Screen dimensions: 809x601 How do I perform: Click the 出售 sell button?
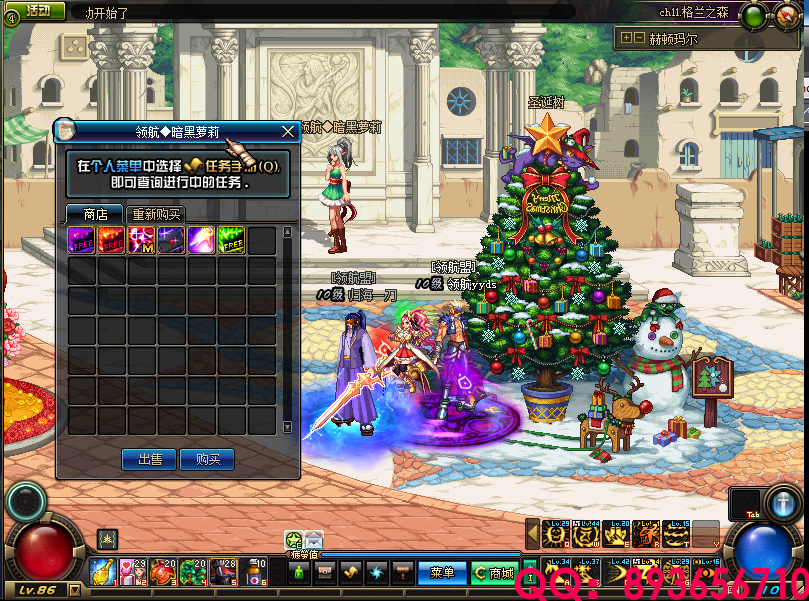149,459
